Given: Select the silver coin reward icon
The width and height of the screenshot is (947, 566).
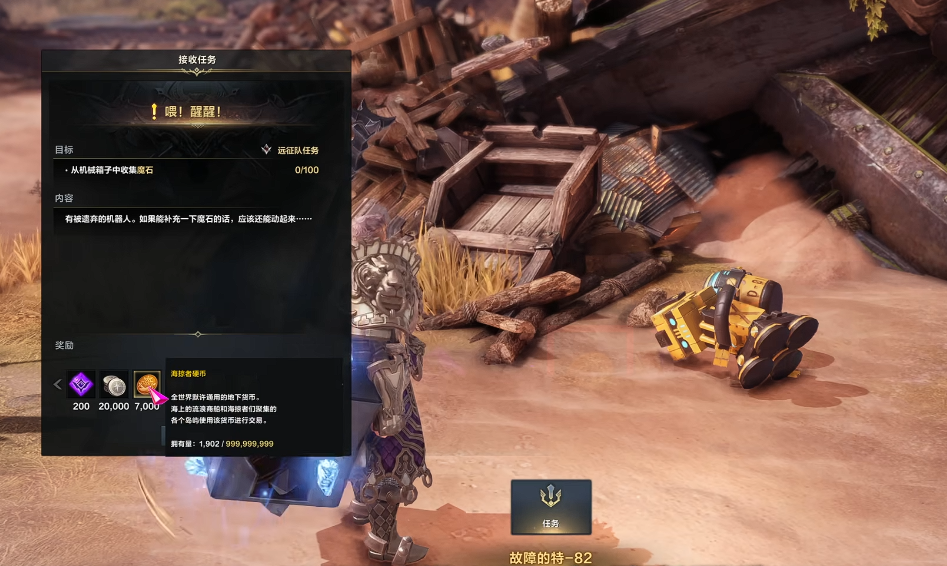Looking at the screenshot, I should coord(114,384).
